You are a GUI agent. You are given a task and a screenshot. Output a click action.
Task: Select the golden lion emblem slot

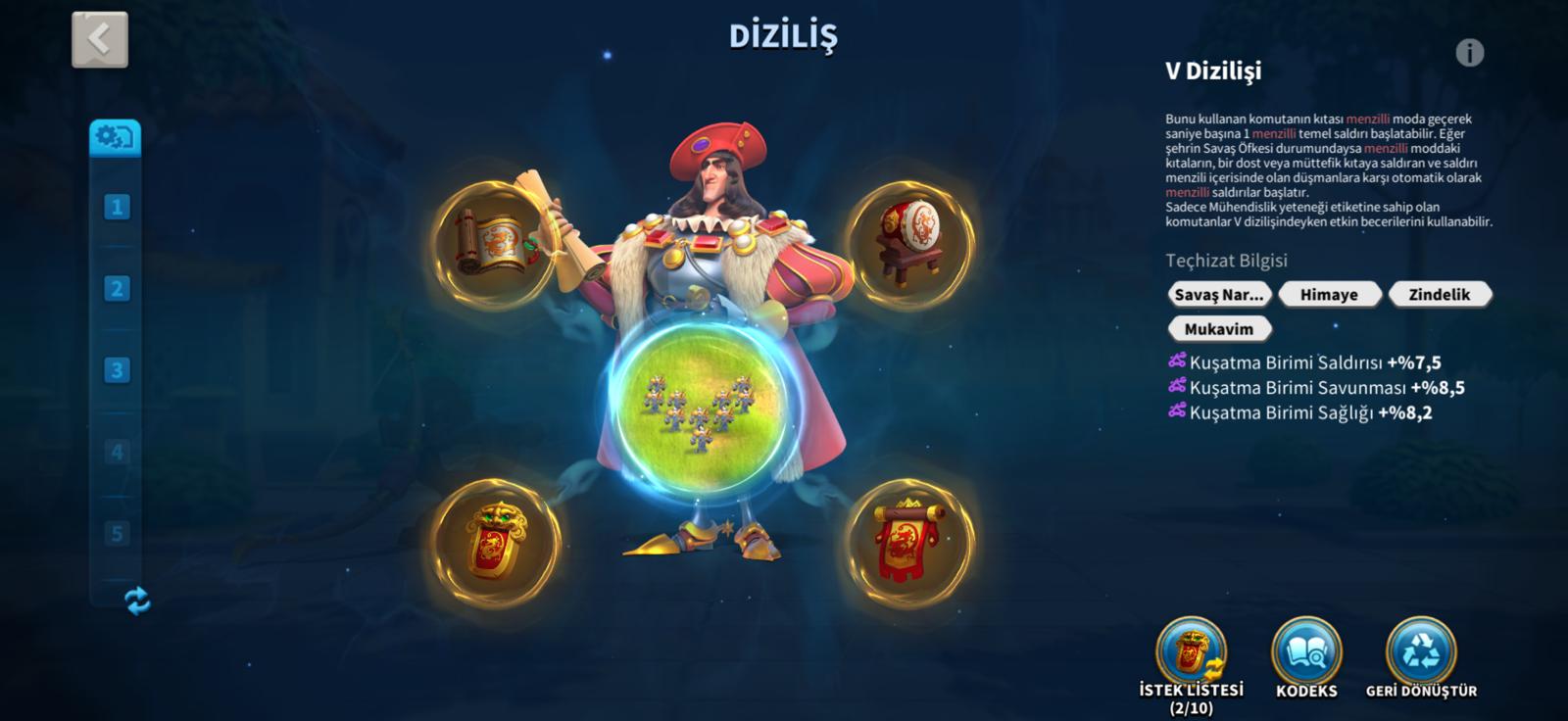pos(496,542)
